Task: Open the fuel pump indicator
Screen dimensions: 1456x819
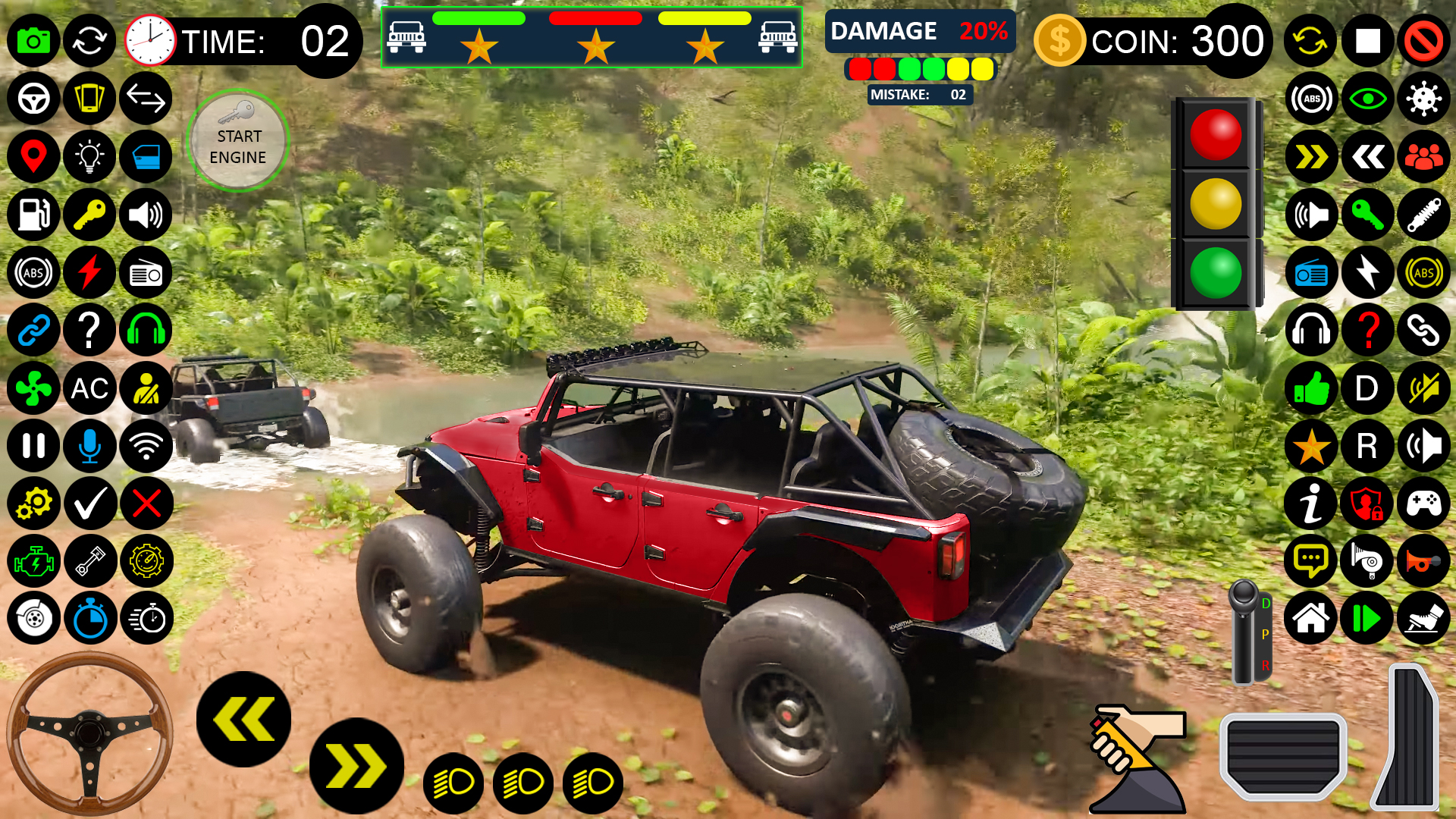Action: click(33, 215)
